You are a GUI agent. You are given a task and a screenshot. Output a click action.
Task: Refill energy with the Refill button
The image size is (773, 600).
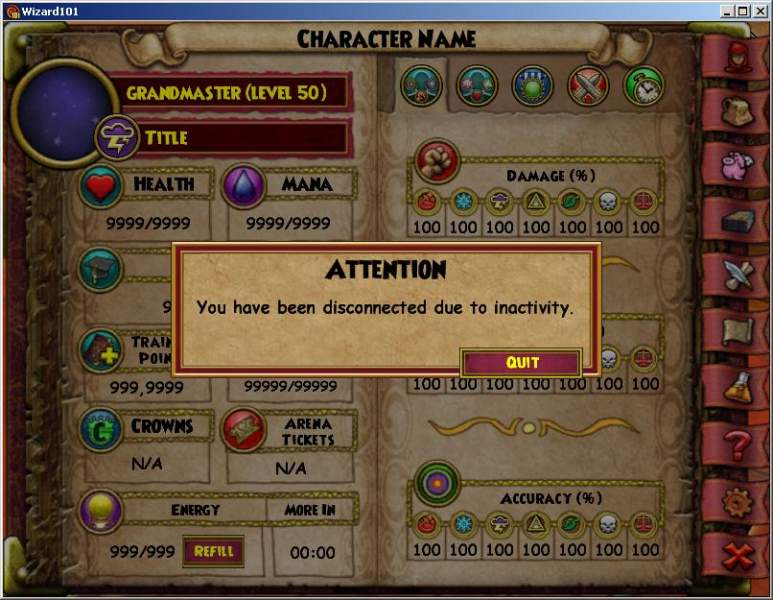tap(213, 551)
